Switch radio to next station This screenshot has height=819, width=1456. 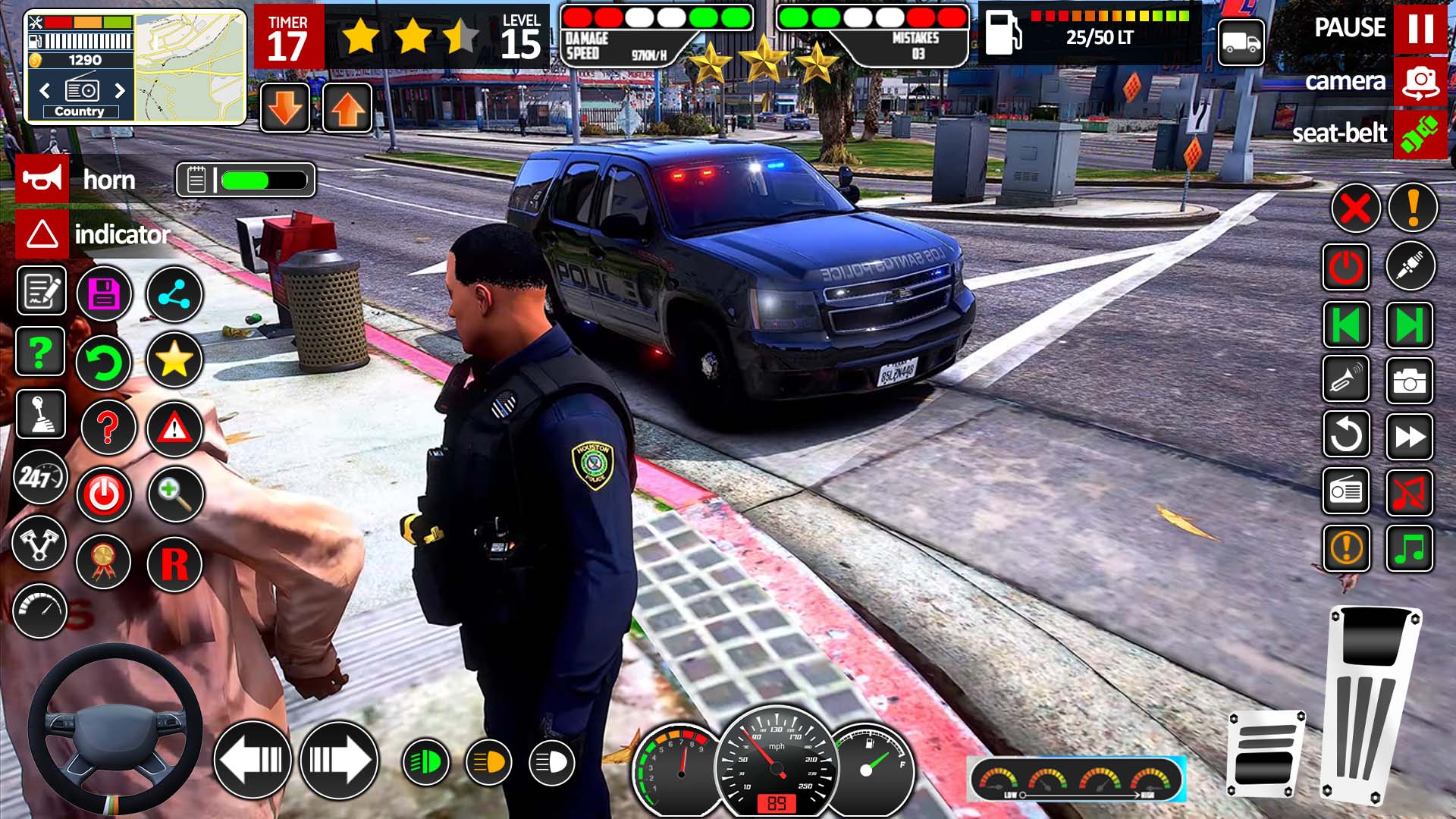[x=120, y=91]
